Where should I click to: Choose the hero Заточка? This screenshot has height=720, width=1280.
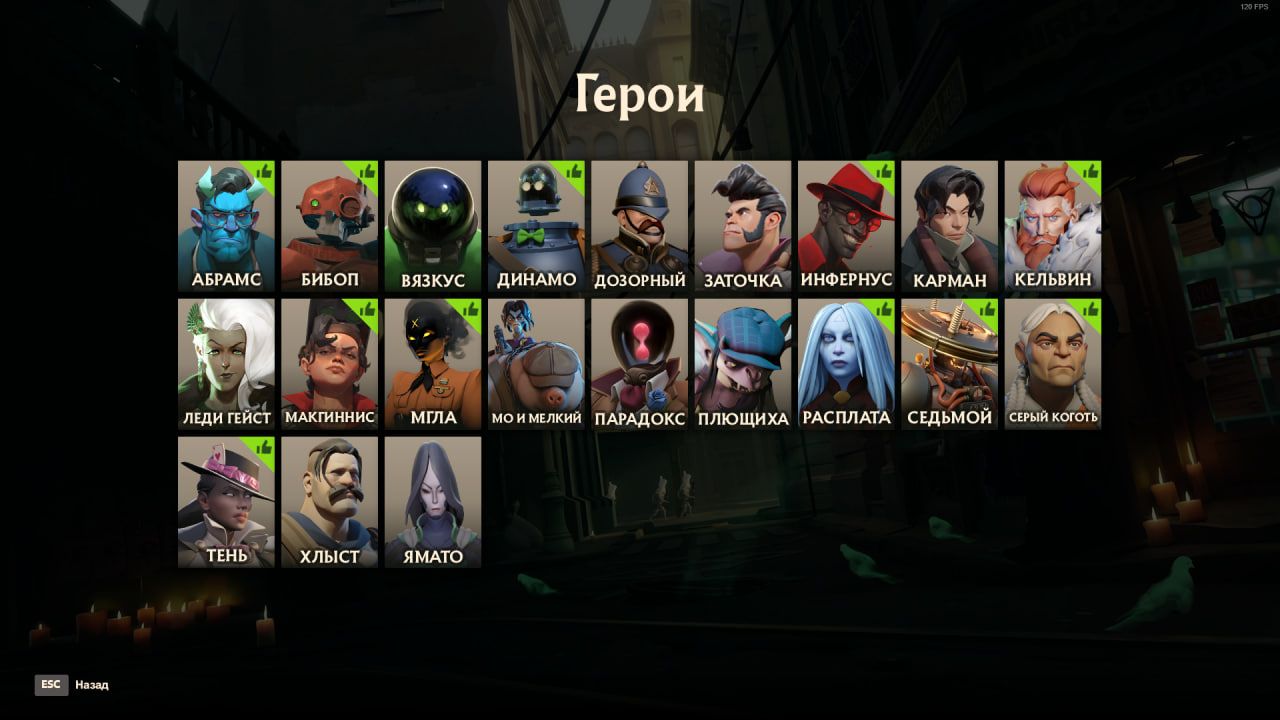tap(743, 226)
